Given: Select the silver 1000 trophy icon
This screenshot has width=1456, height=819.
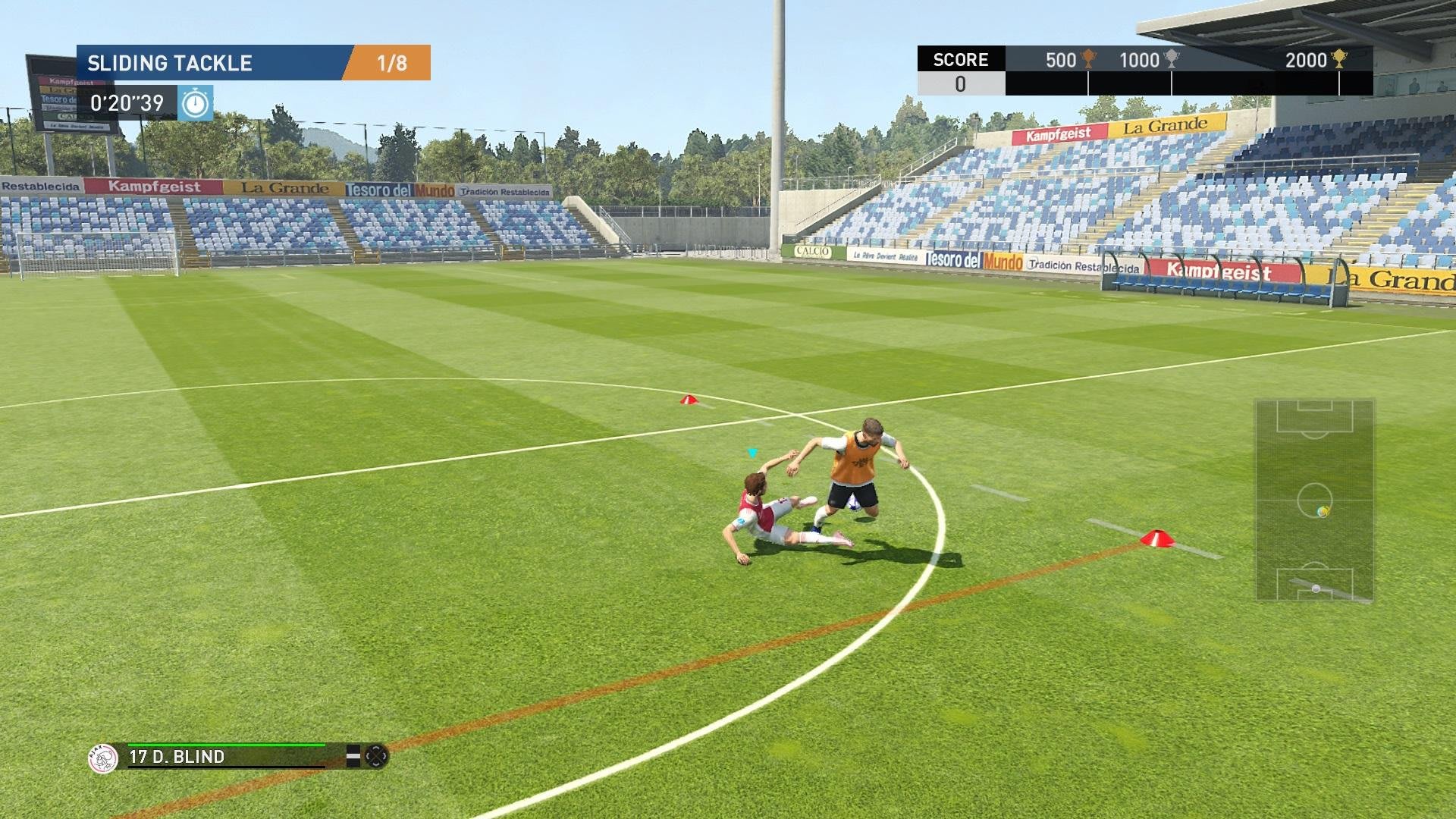Looking at the screenshot, I should 1172,59.
